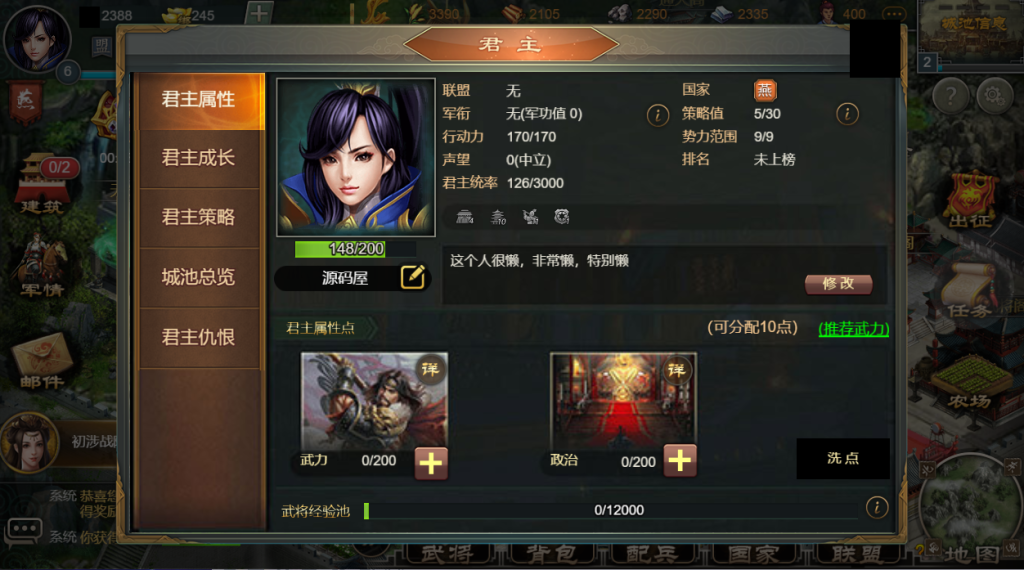Click the 洗点 reset points button
This screenshot has height=570, width=1024.
tap(842, 458)
